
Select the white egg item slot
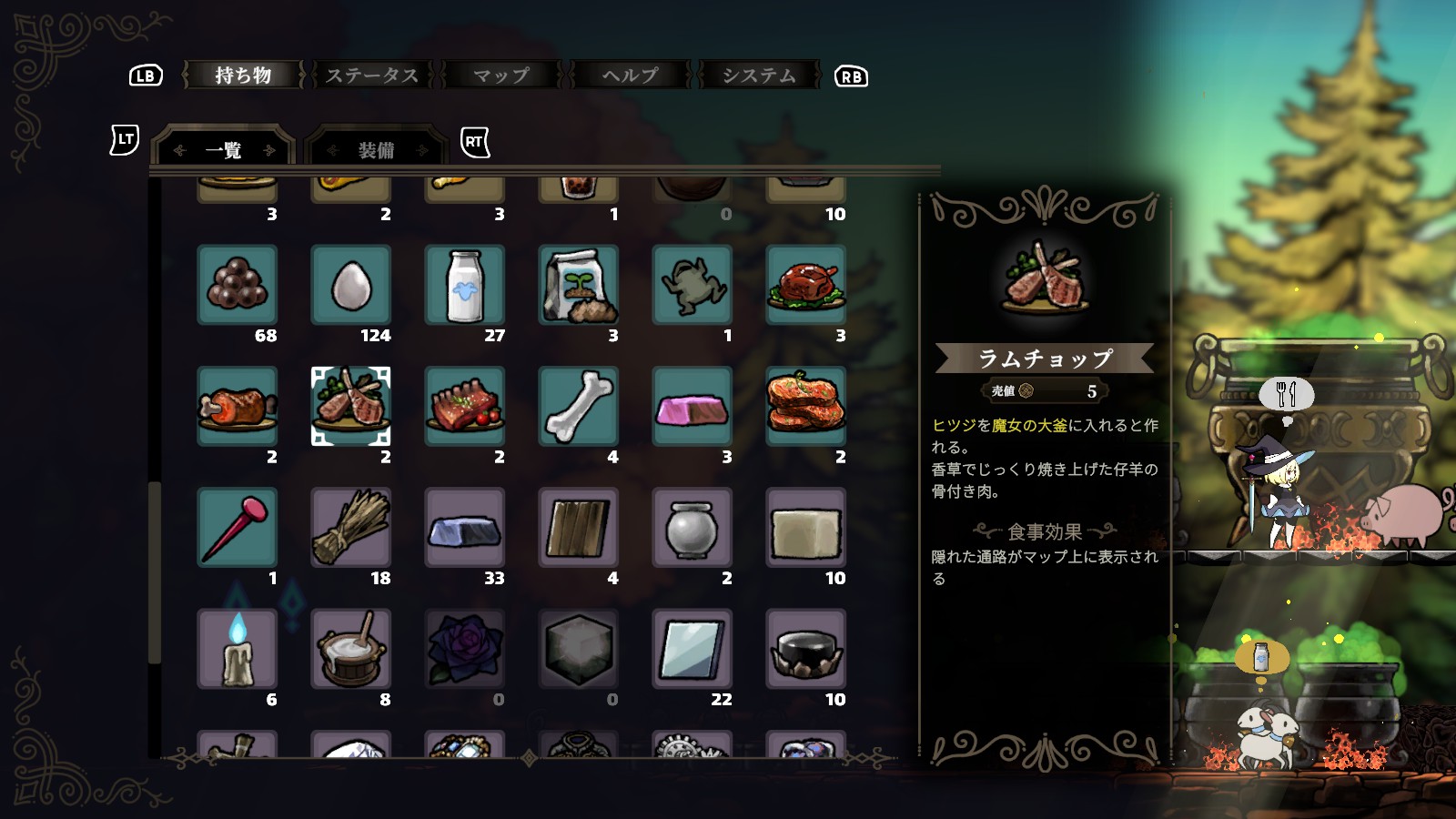point(350,285)
